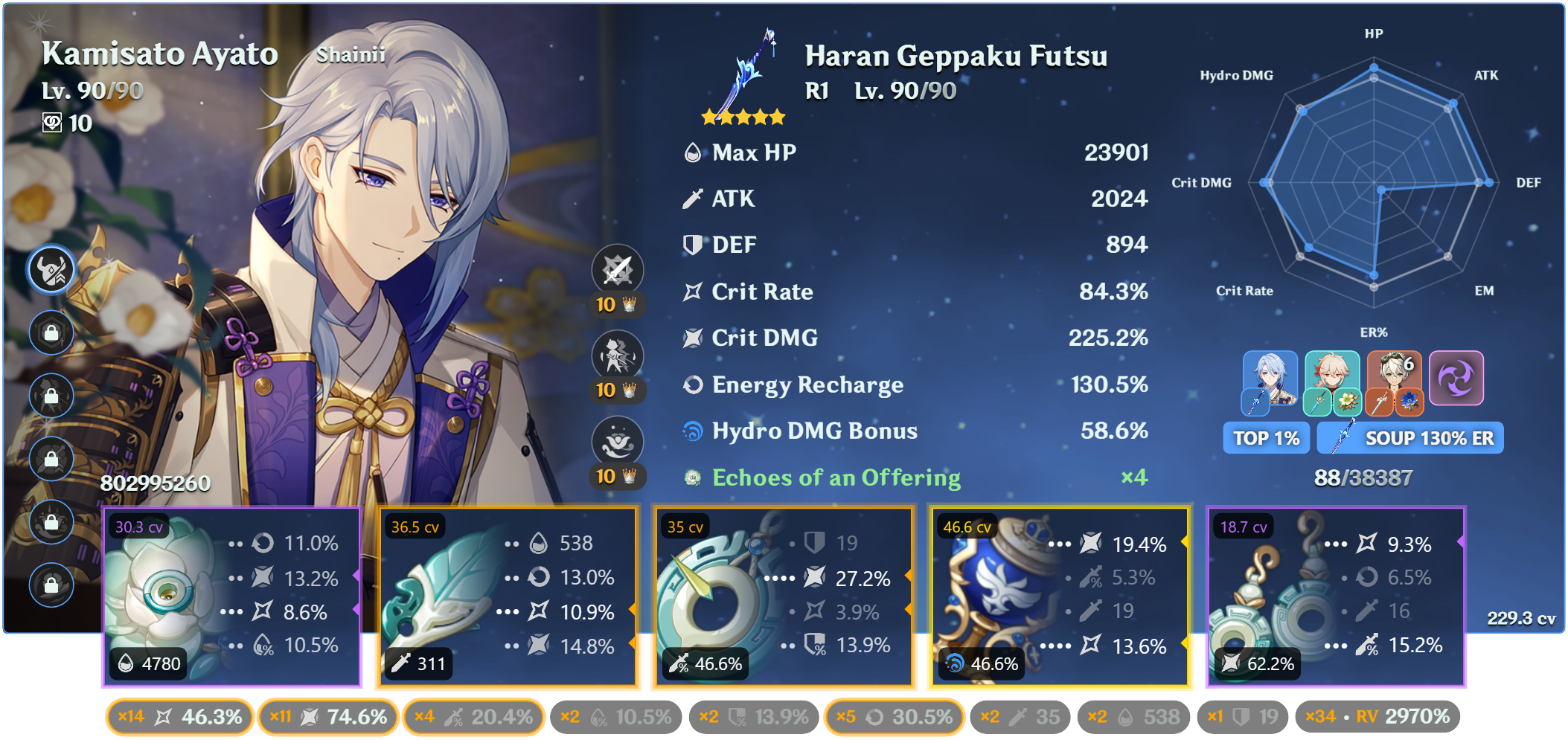The image size is (1568, 740).
Task: Click the purple swirl flex-slot team icon
Action: click(1458, 379)
